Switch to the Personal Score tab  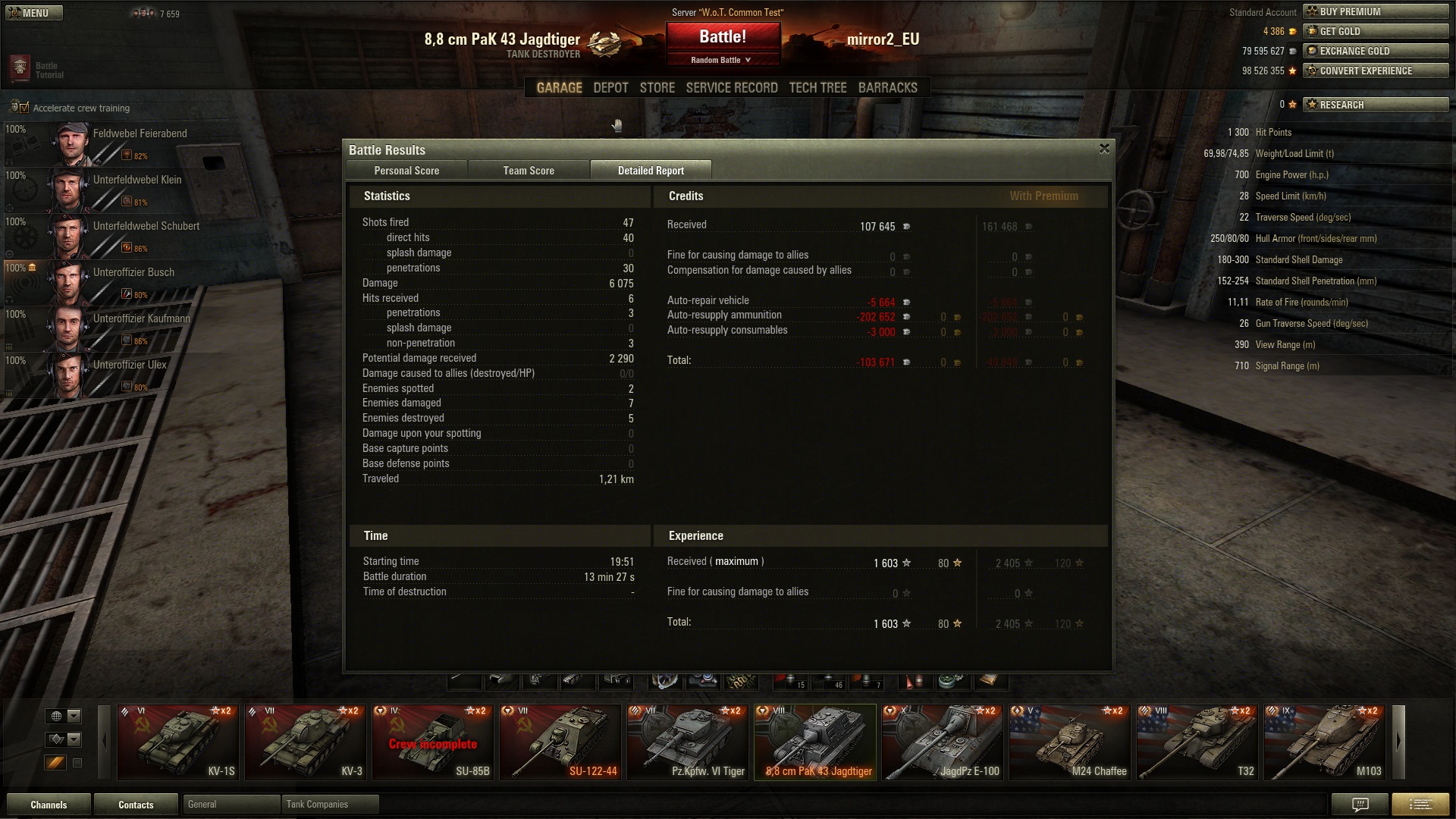(x=406, y=171)
